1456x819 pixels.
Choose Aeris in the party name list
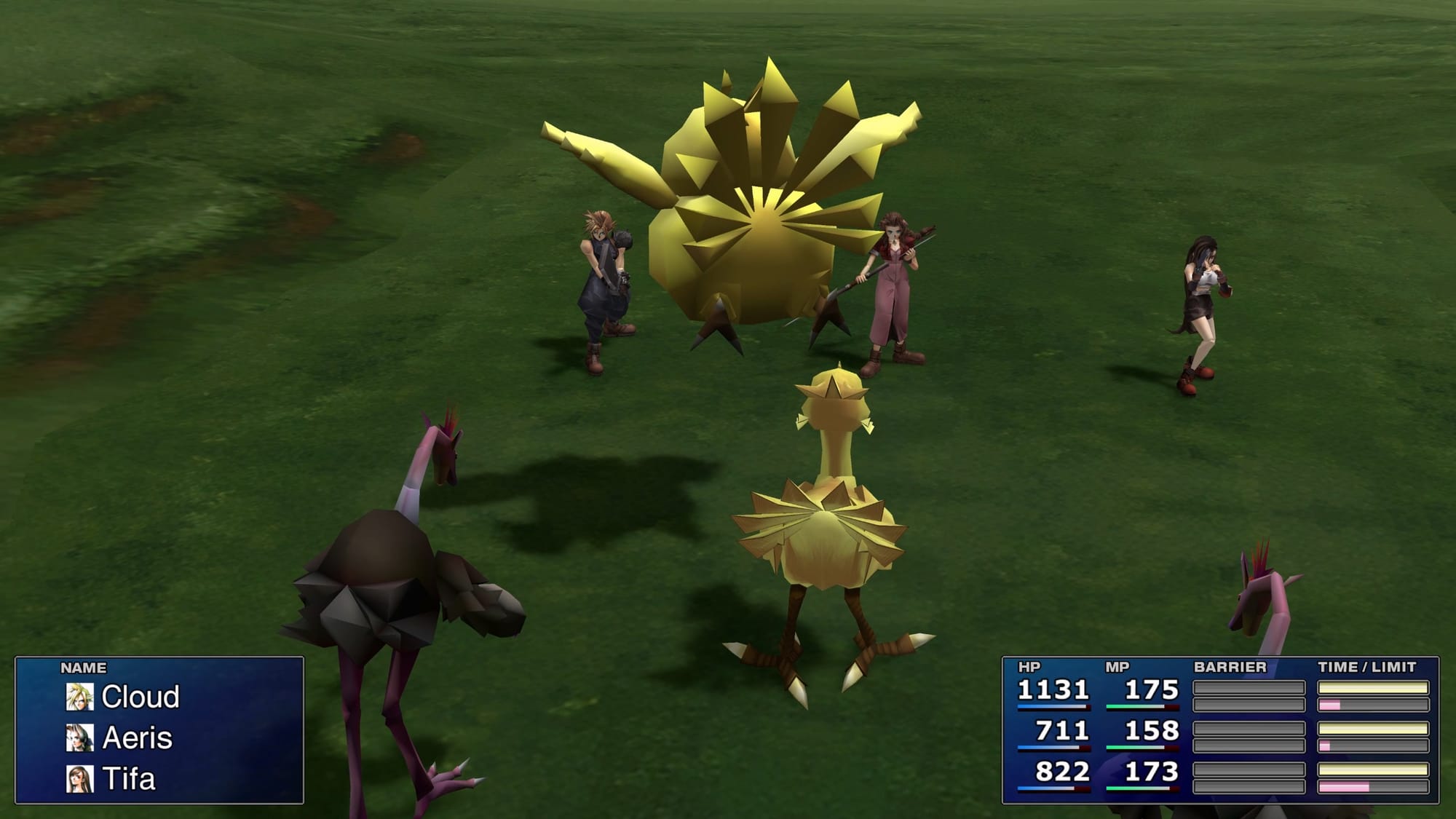(137, 738)
